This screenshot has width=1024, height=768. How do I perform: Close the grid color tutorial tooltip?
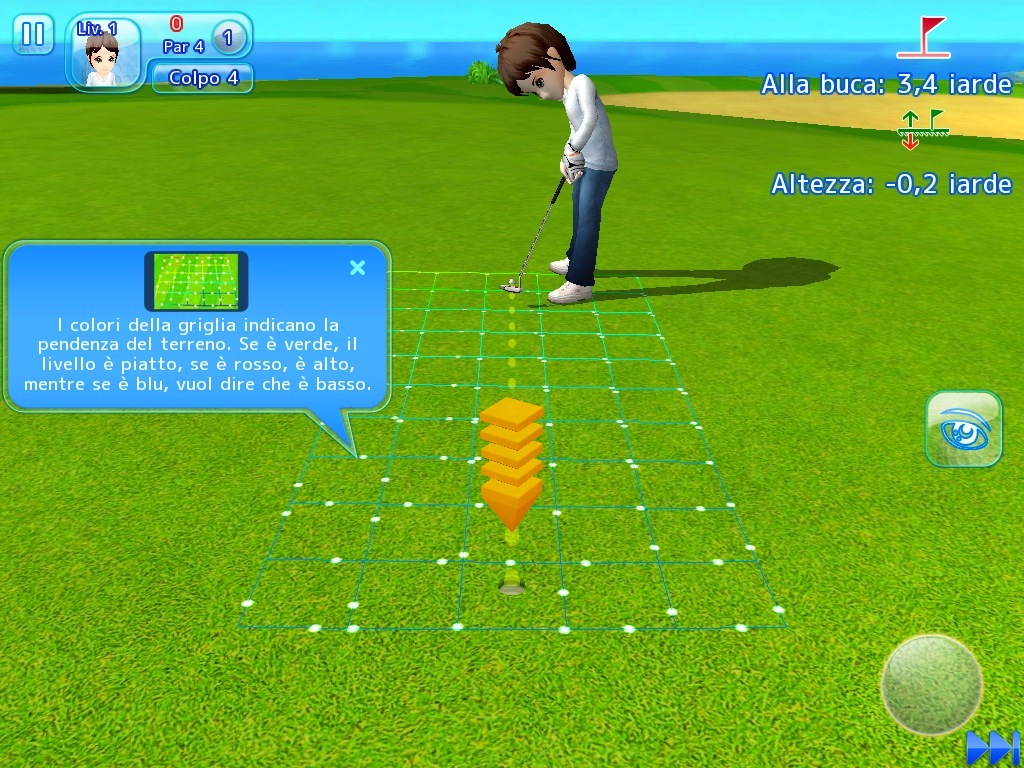pyautogui.click(x=357, y=267)
